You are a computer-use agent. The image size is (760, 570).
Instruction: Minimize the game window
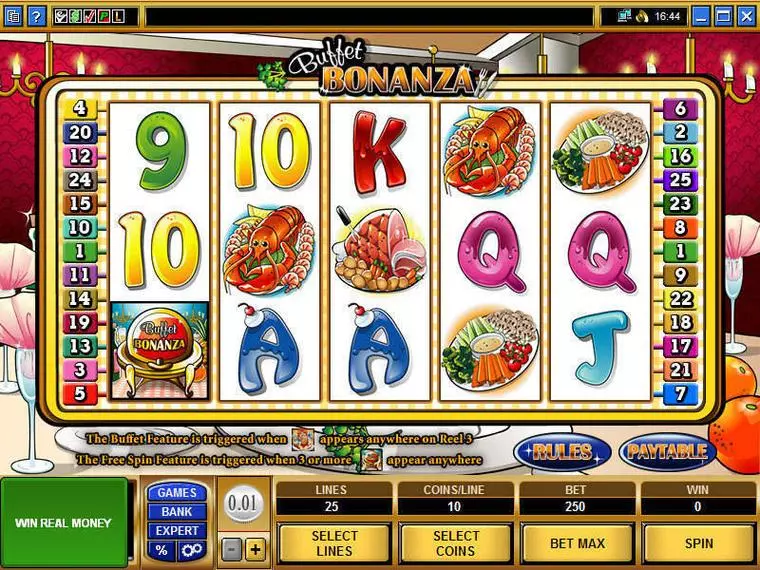pyautogui.click(x=702, y=16)
